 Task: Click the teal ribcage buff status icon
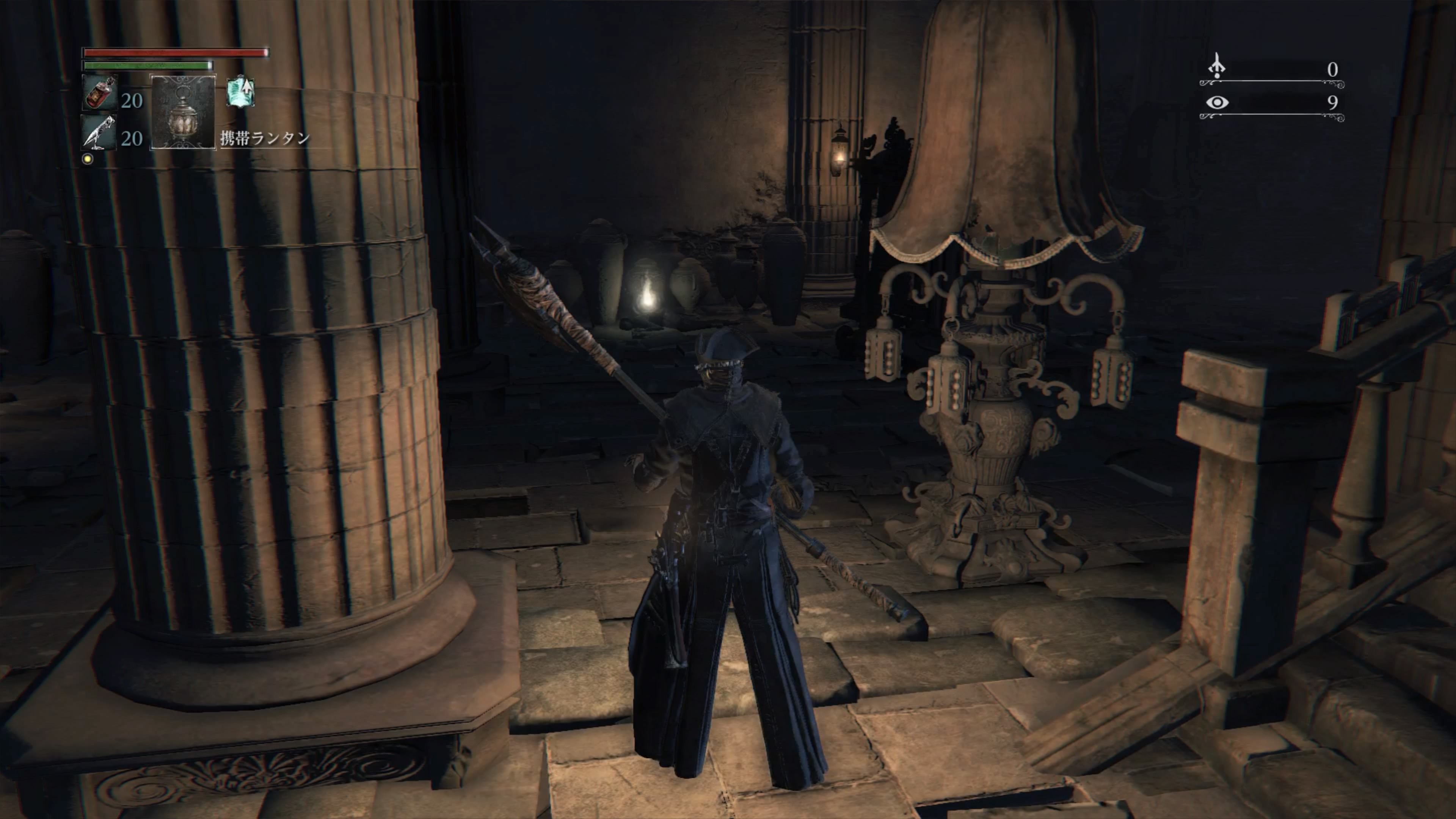(241, 92)
